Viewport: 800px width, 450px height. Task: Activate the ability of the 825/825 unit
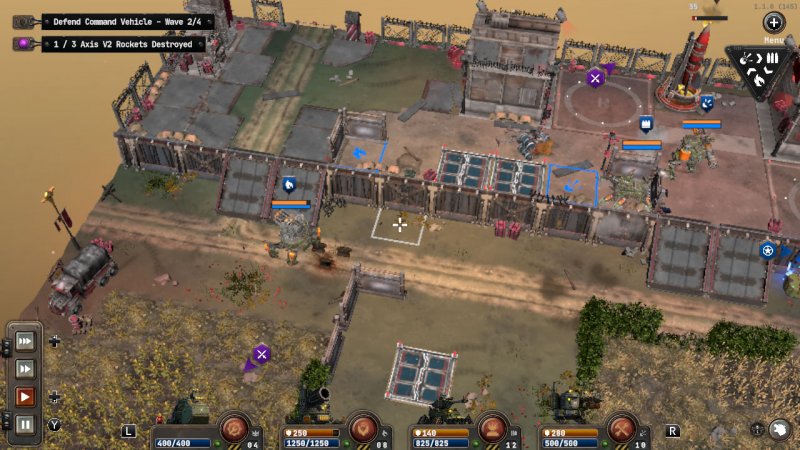point(492,427)
